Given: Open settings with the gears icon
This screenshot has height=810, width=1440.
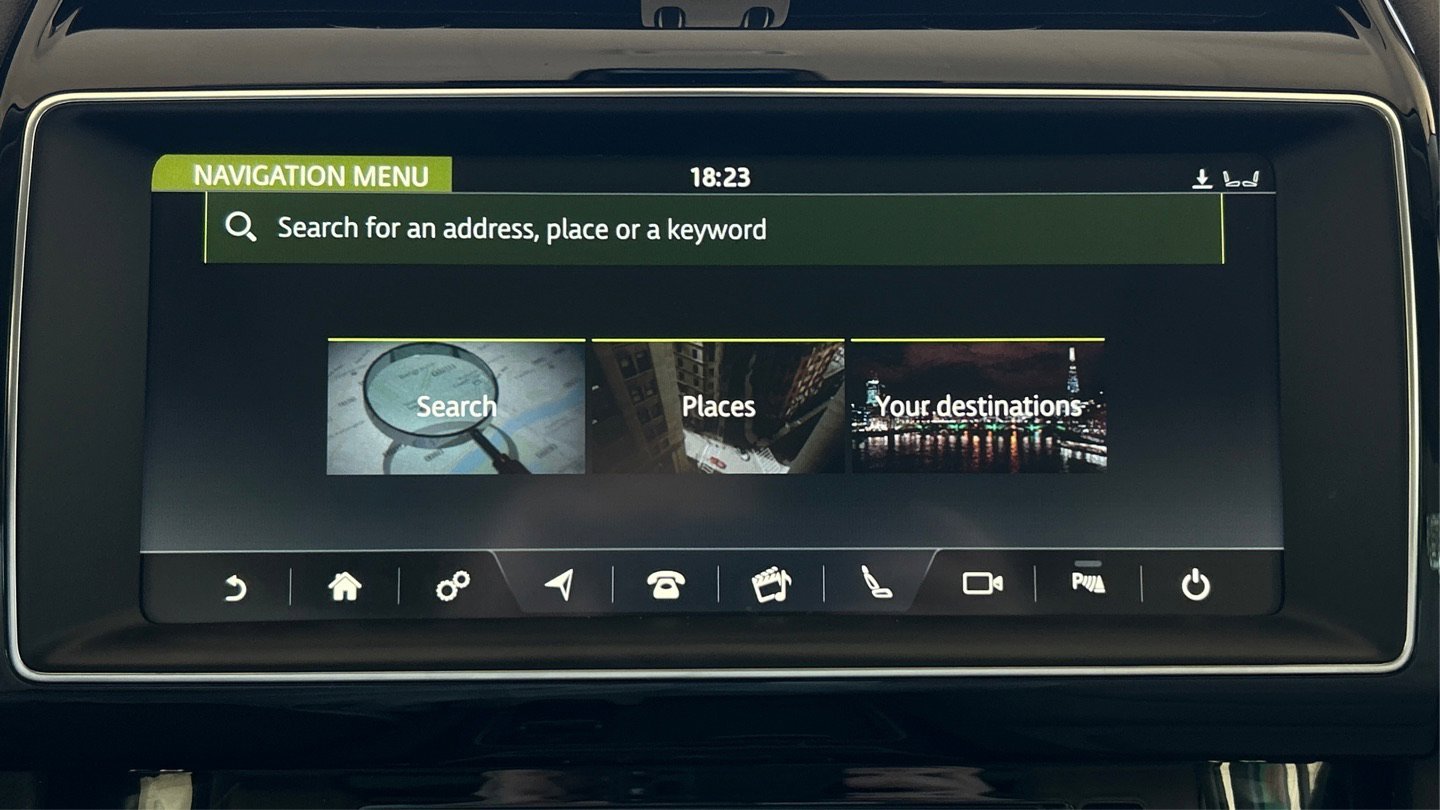Looking at the screenshot, I should [452, 586].
